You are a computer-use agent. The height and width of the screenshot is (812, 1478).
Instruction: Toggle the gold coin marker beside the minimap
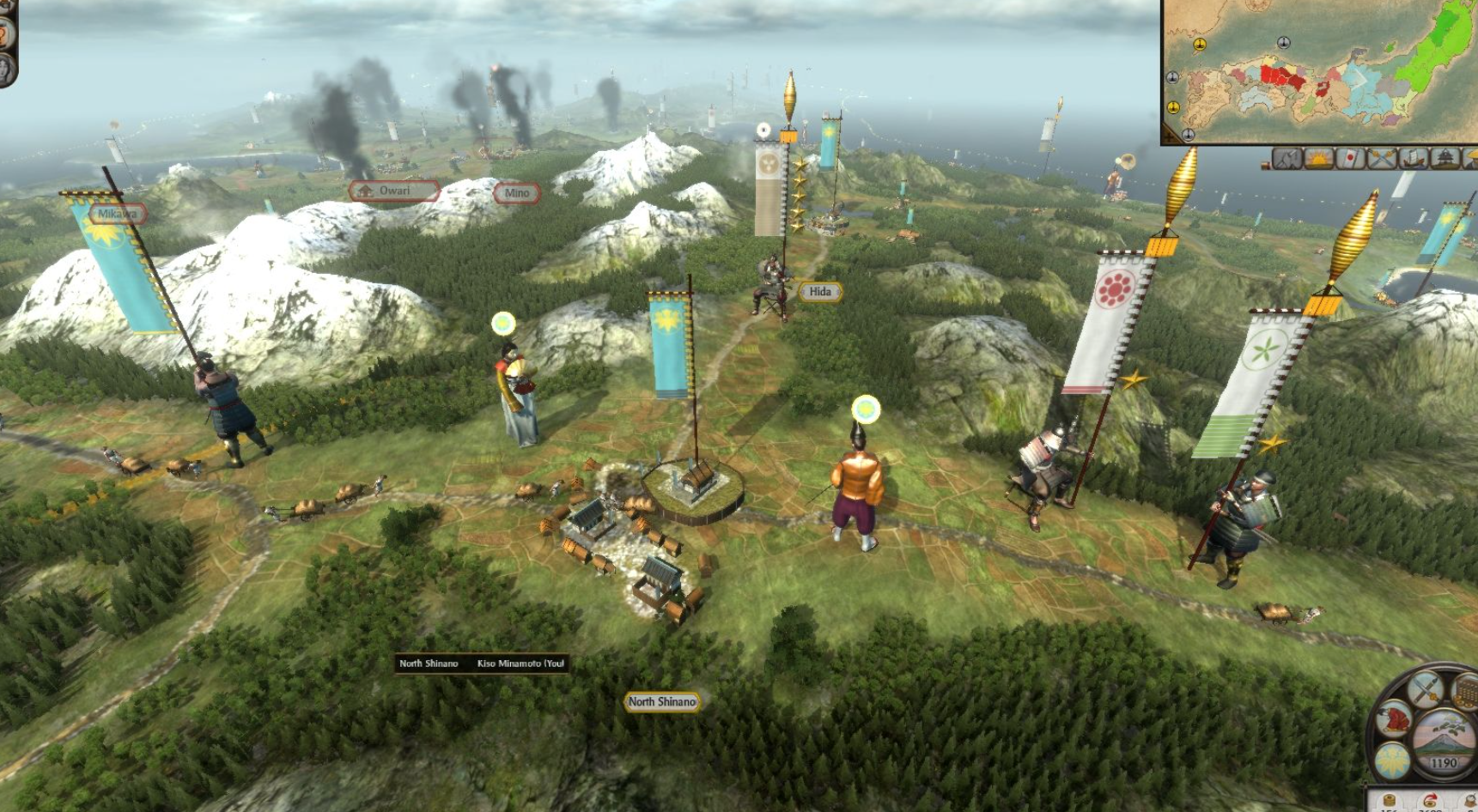pyautogui.click(x=1172, y=107)
